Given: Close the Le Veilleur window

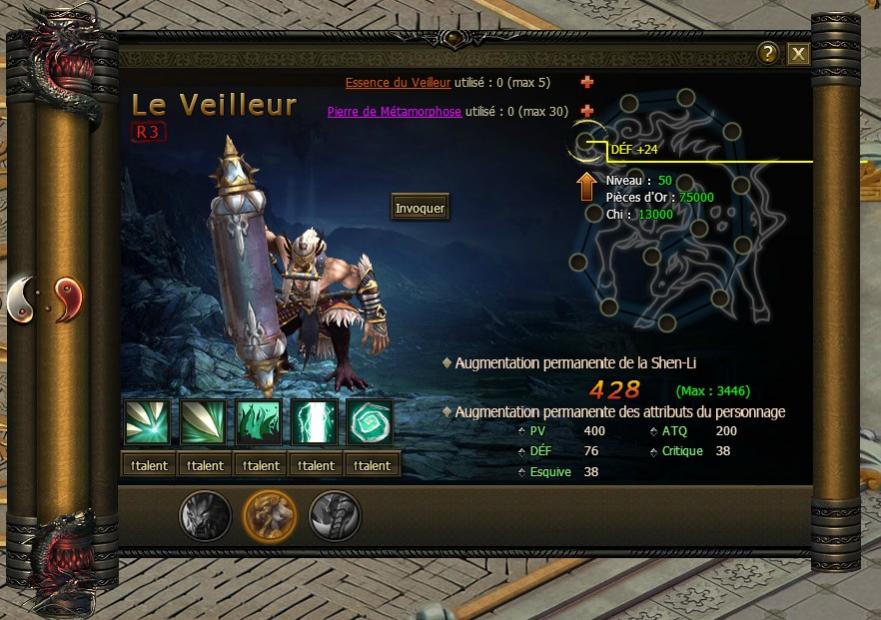Looking at the screenshot, I should [x=798, y=54].
